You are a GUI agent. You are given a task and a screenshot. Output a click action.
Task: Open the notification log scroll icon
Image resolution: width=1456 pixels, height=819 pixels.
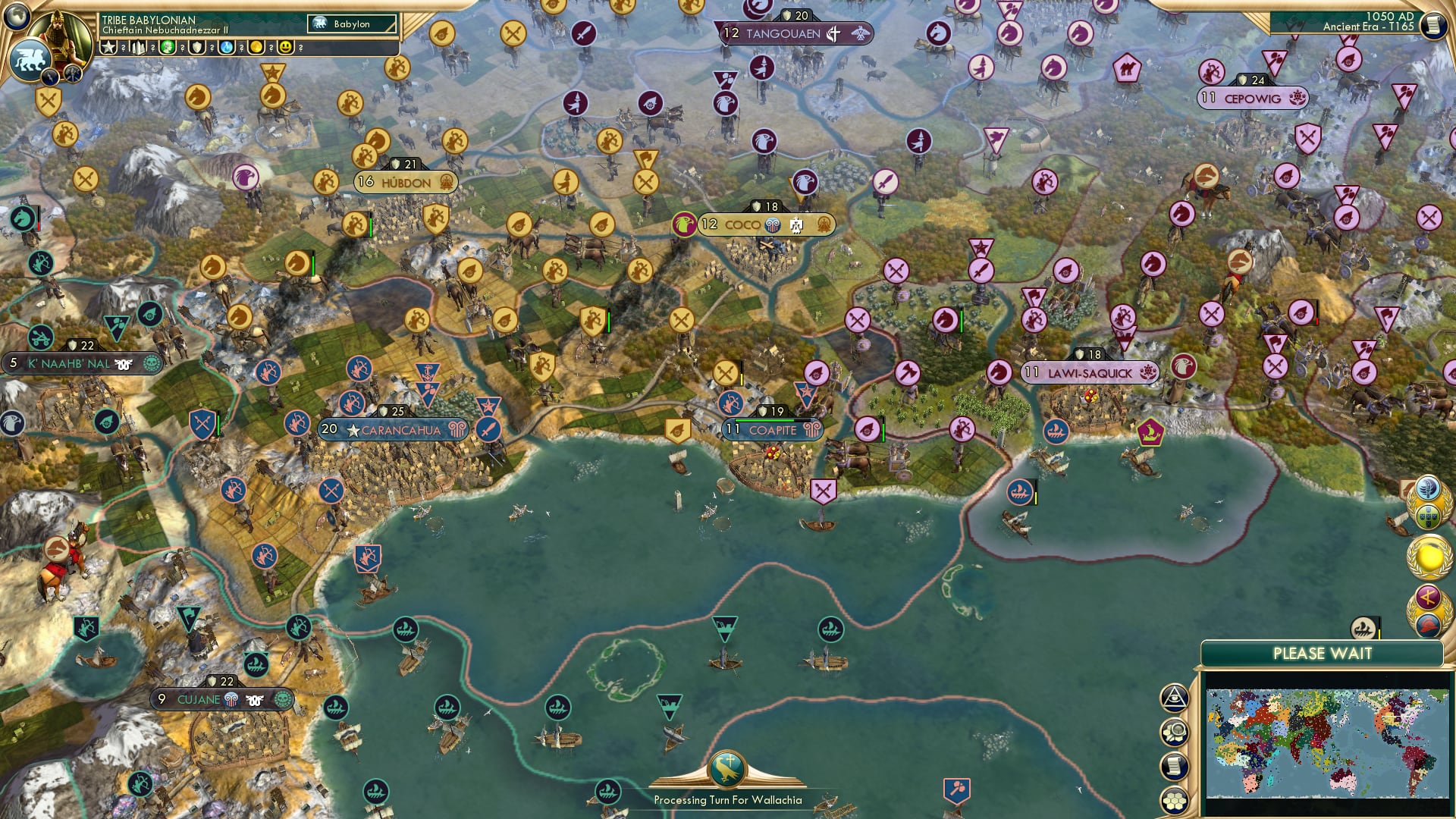tap(1176, 764)
